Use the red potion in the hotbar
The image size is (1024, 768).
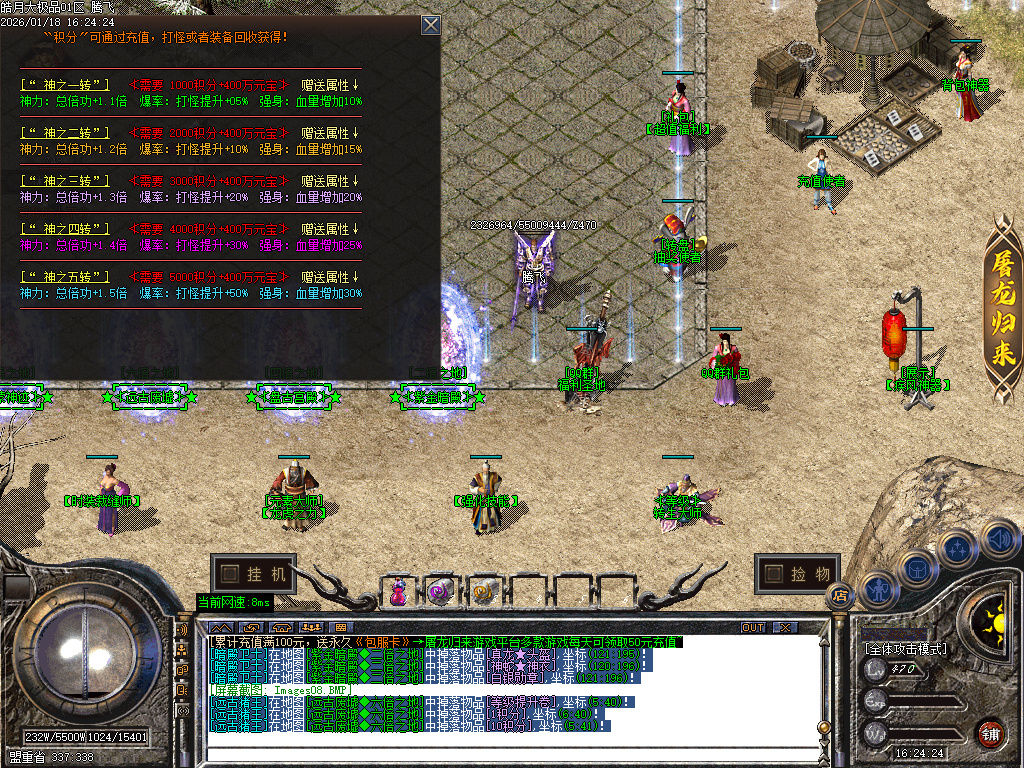pos(399,592)
